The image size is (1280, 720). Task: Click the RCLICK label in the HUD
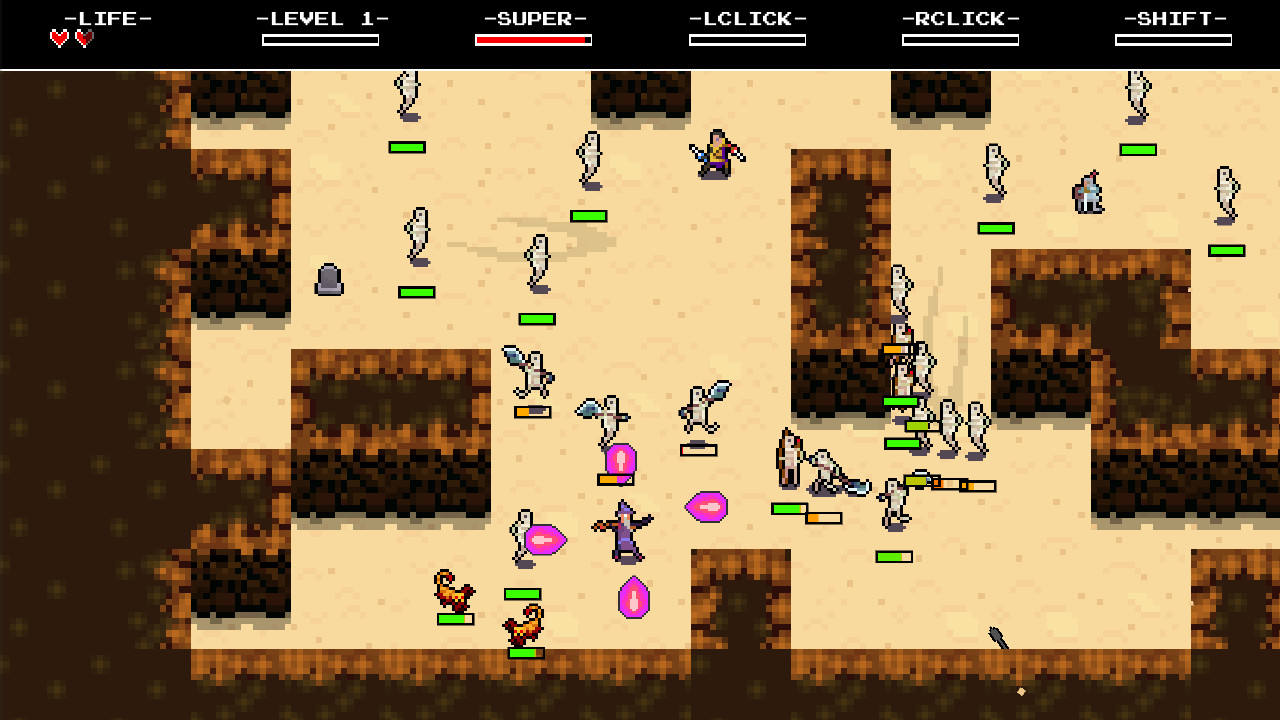[960, 17]
